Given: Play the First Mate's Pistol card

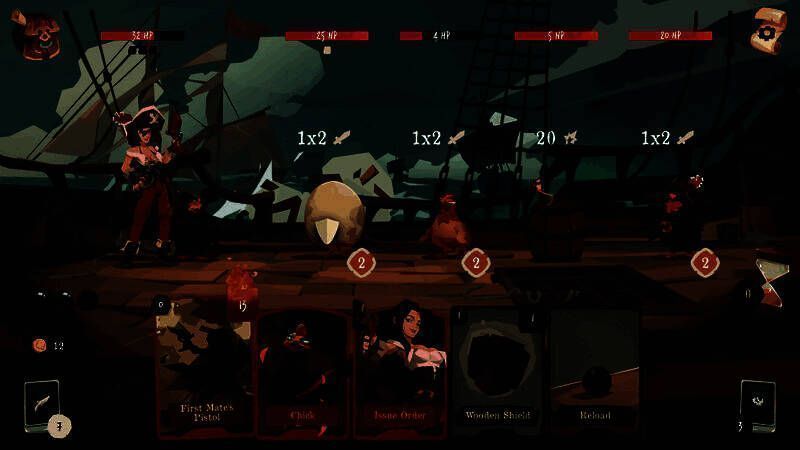Looking at the screenshot, I should coord(206,370).
